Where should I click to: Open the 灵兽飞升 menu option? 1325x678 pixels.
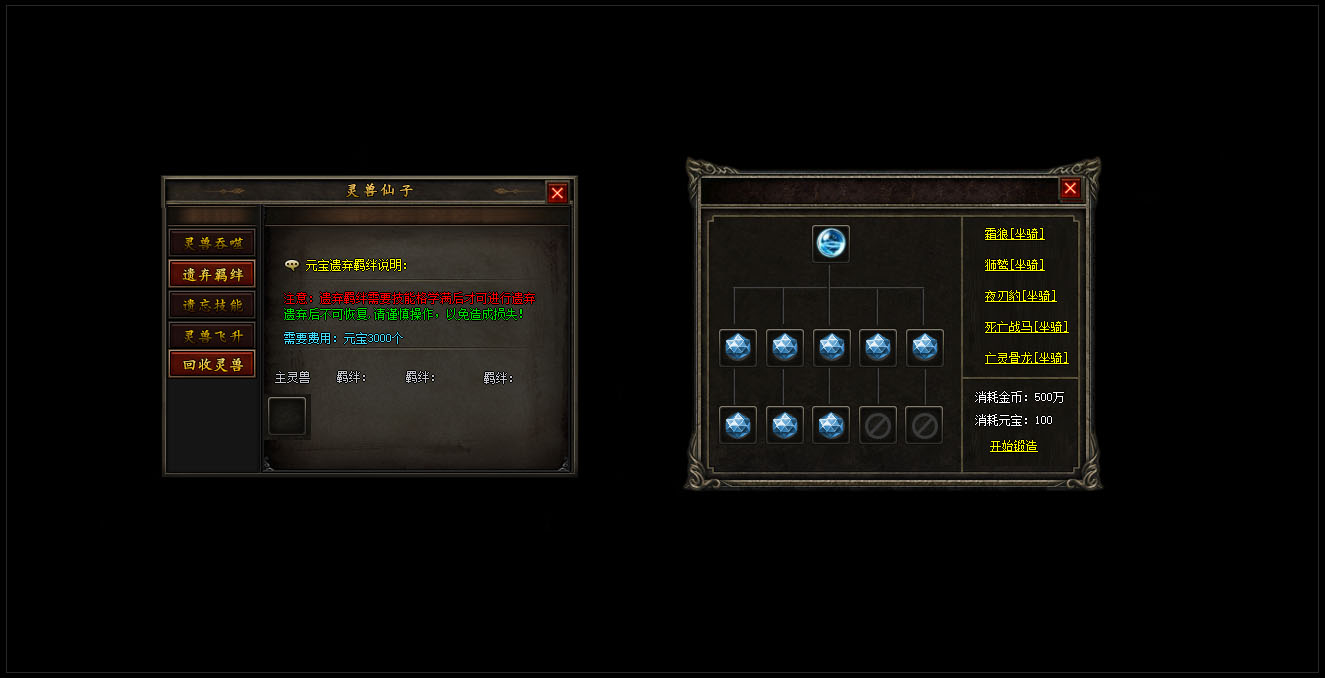click(x=212, y=335)
